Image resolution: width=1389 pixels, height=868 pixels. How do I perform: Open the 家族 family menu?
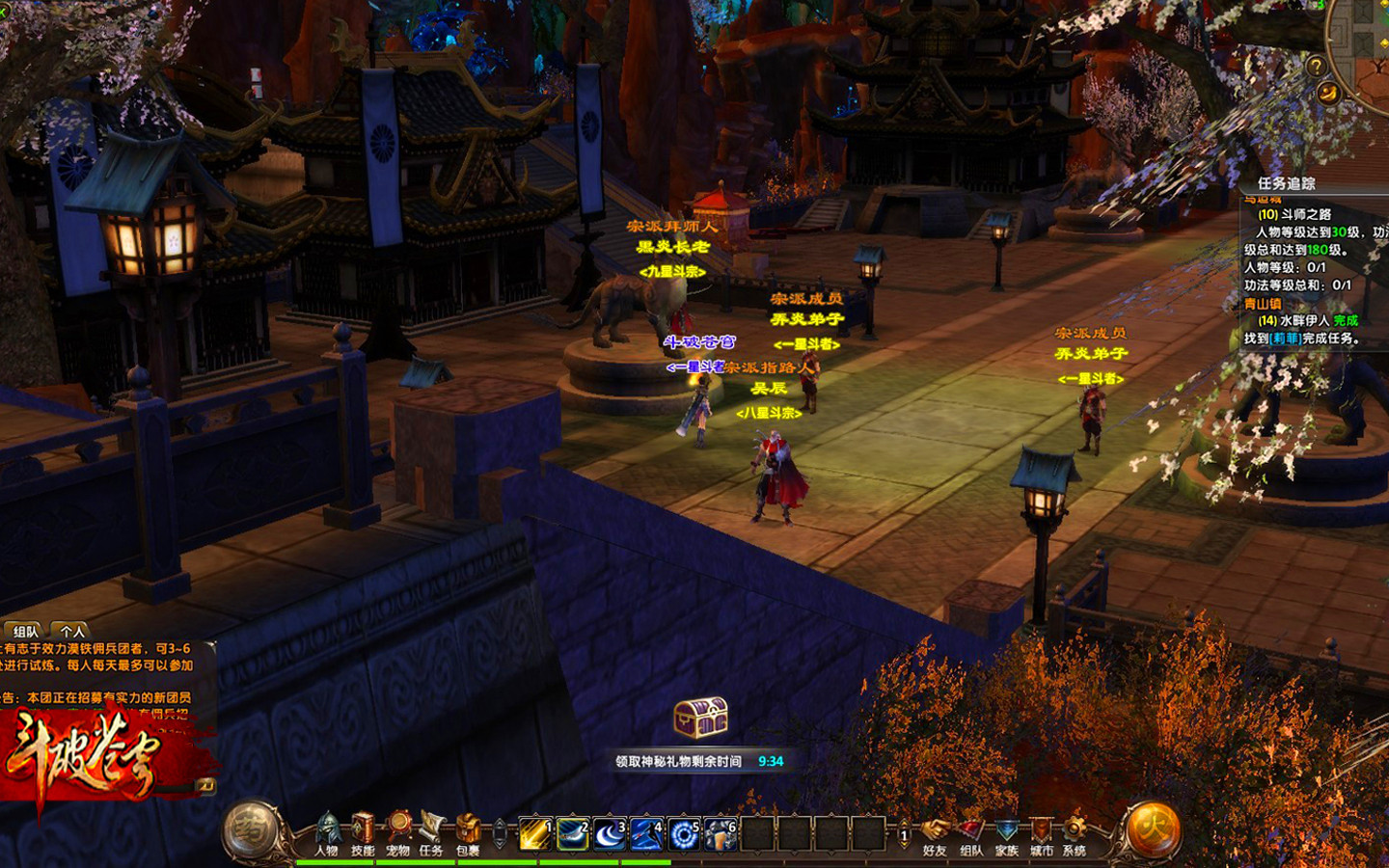point(1007,833)
